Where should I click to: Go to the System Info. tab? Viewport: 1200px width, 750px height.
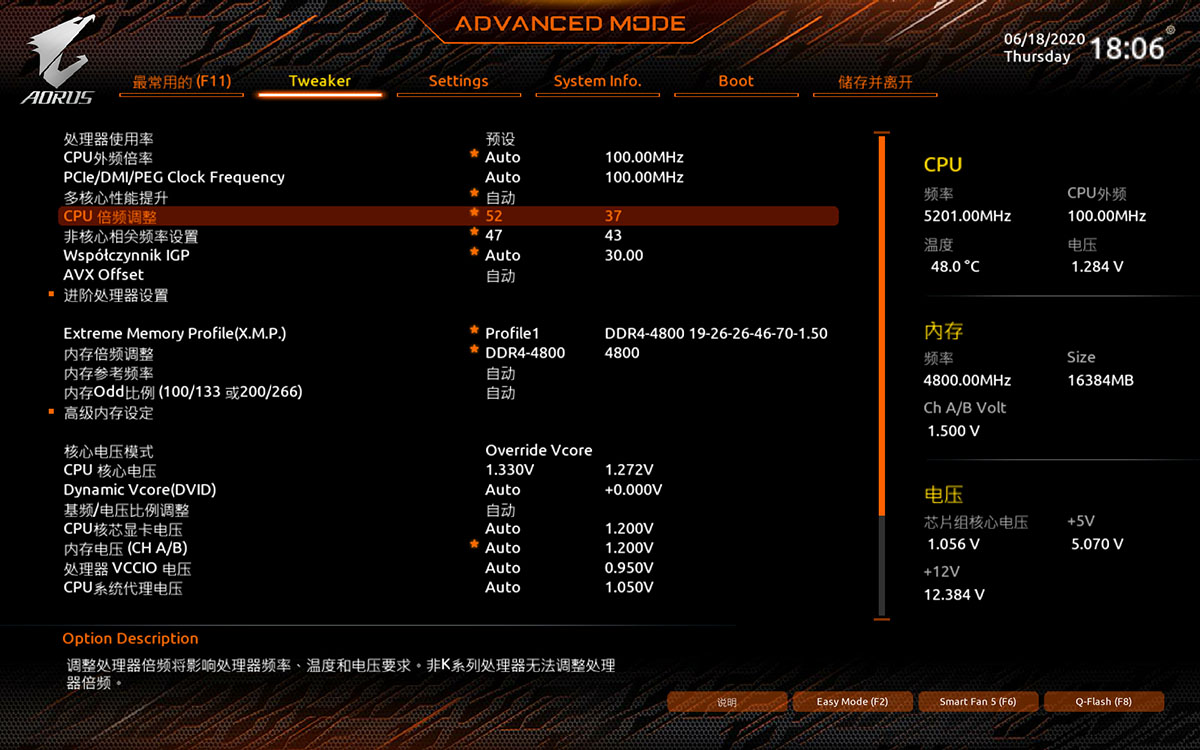coord(597,81)
